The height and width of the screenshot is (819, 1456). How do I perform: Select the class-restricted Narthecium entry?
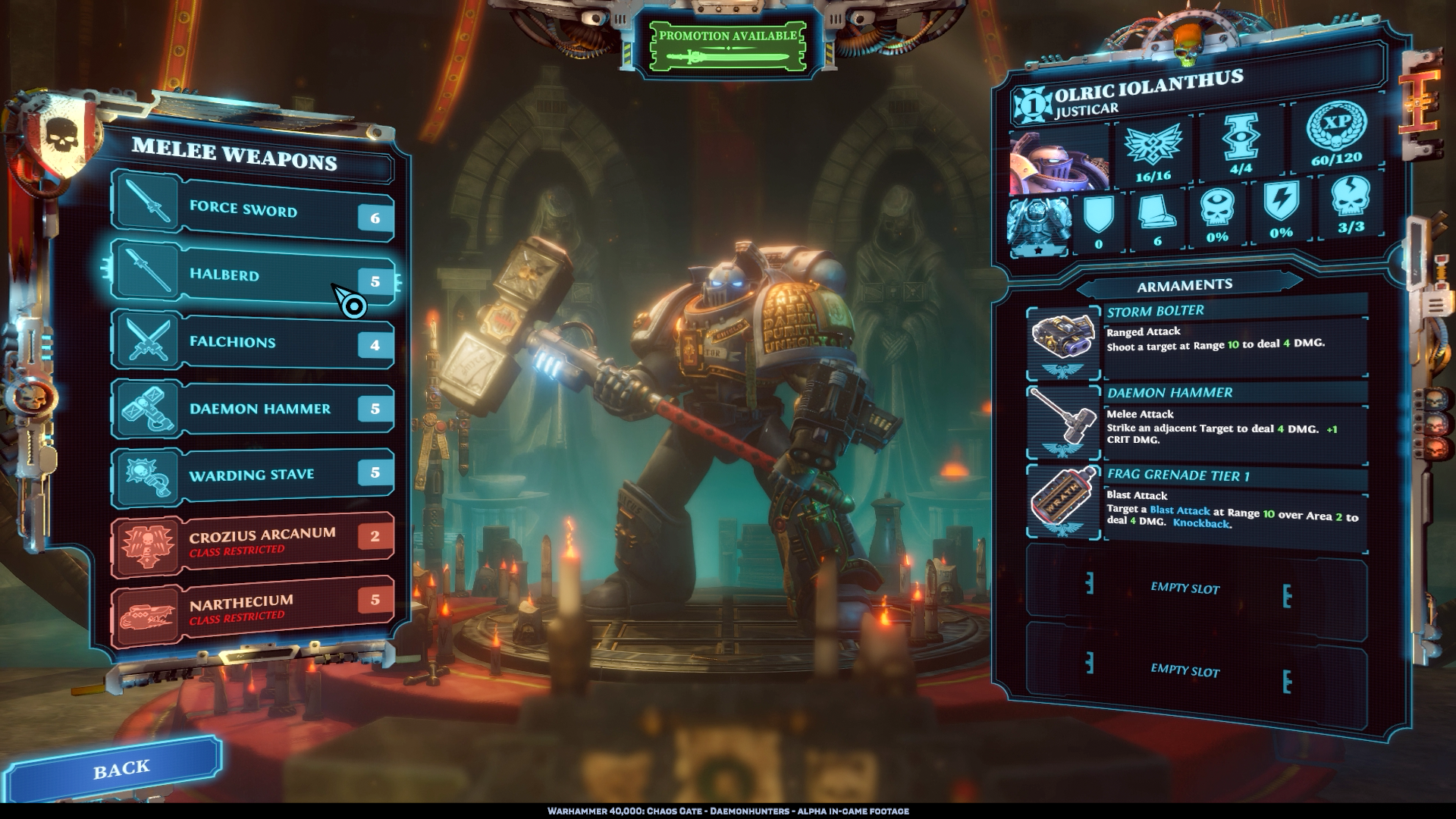[253, 608]
